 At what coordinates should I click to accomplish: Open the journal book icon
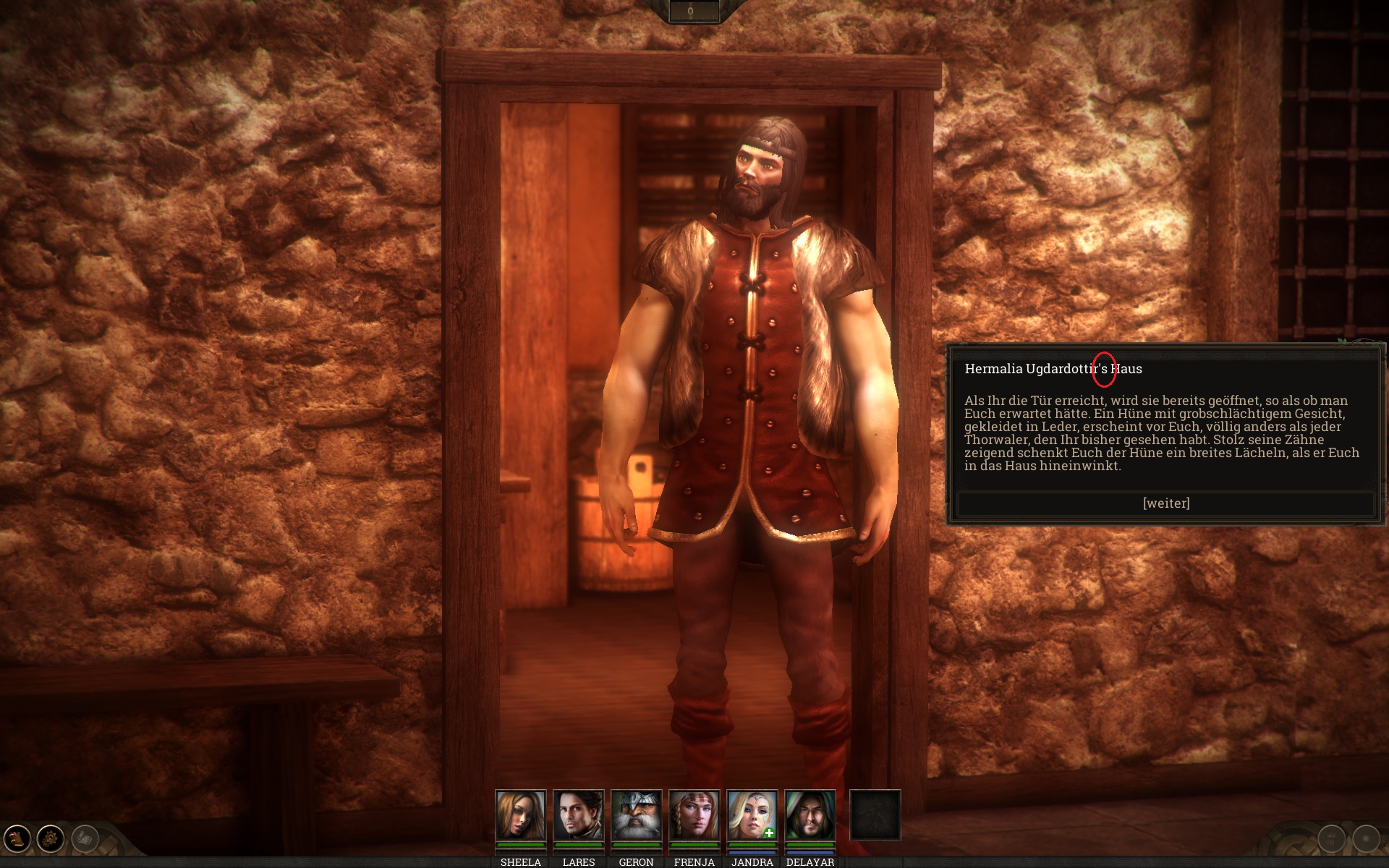[17, 839]
